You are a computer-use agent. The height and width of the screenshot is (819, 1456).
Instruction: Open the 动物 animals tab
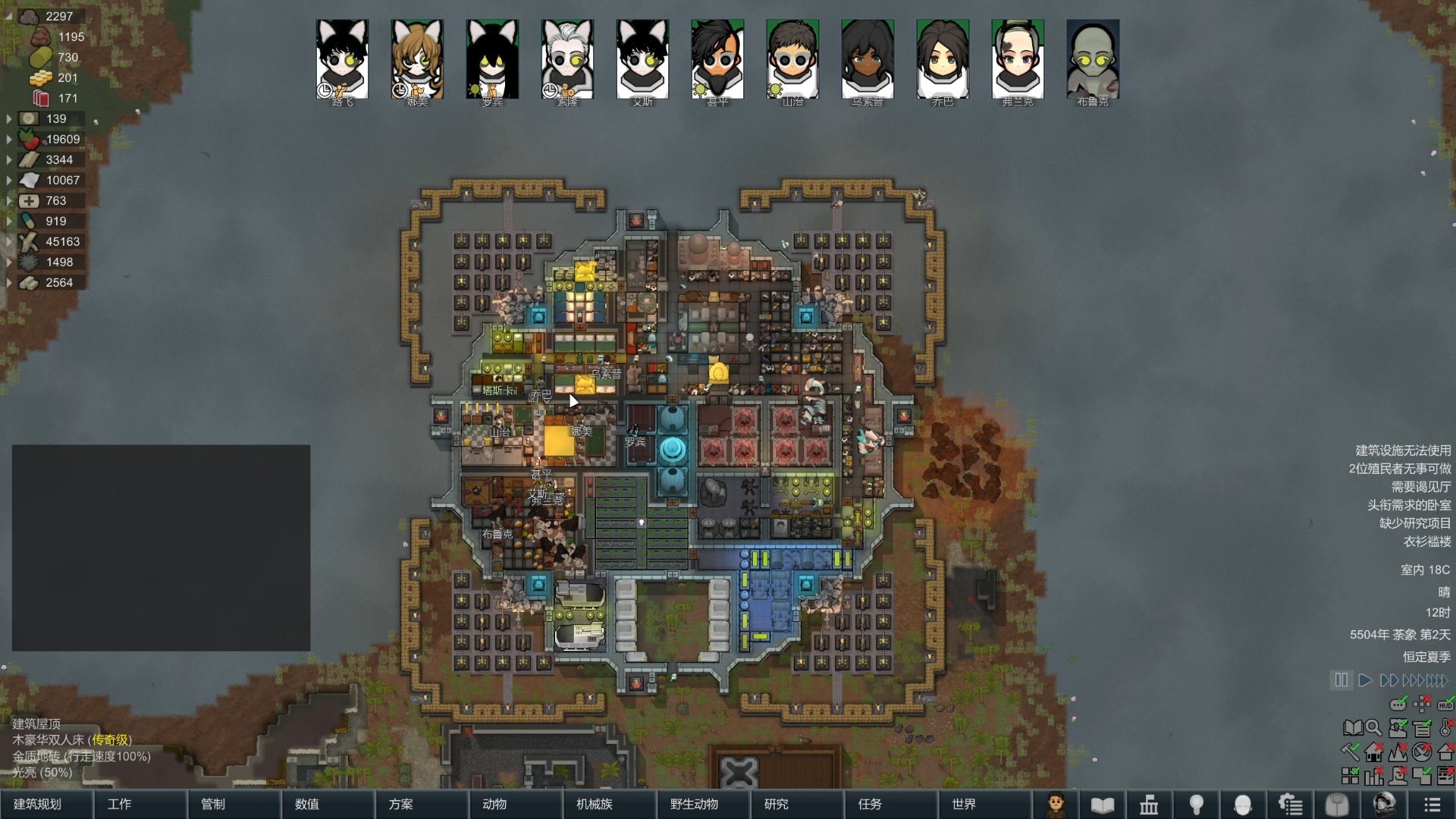point(494,804)
